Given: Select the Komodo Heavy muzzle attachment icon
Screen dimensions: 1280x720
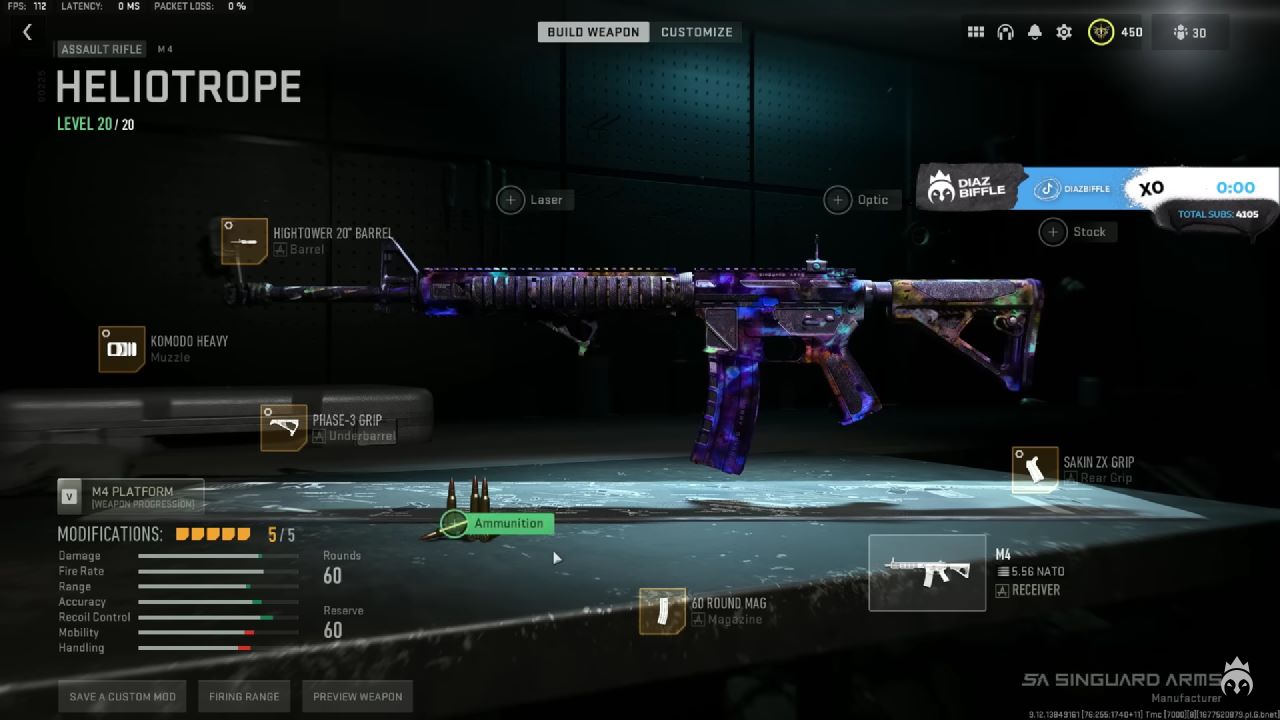Looking at the screenshot, I should [x=121, y=349].
